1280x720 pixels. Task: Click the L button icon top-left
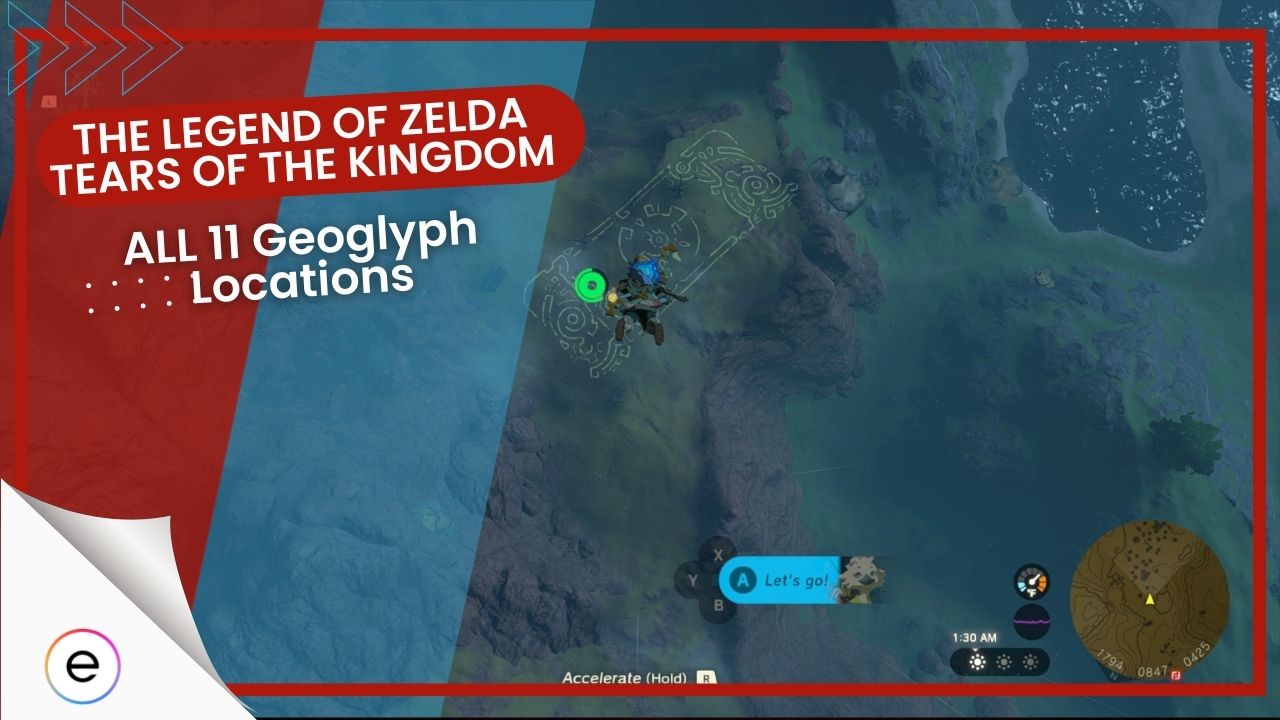tap(49, 101)
